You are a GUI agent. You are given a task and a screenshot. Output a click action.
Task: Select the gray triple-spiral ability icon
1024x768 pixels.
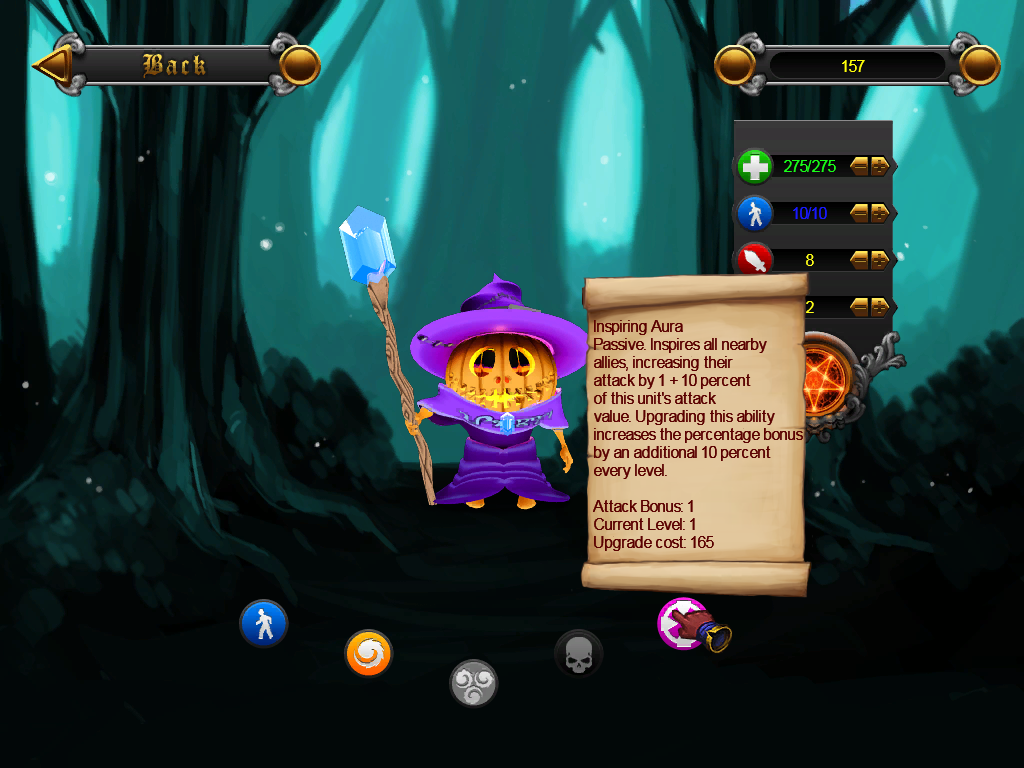473,684
